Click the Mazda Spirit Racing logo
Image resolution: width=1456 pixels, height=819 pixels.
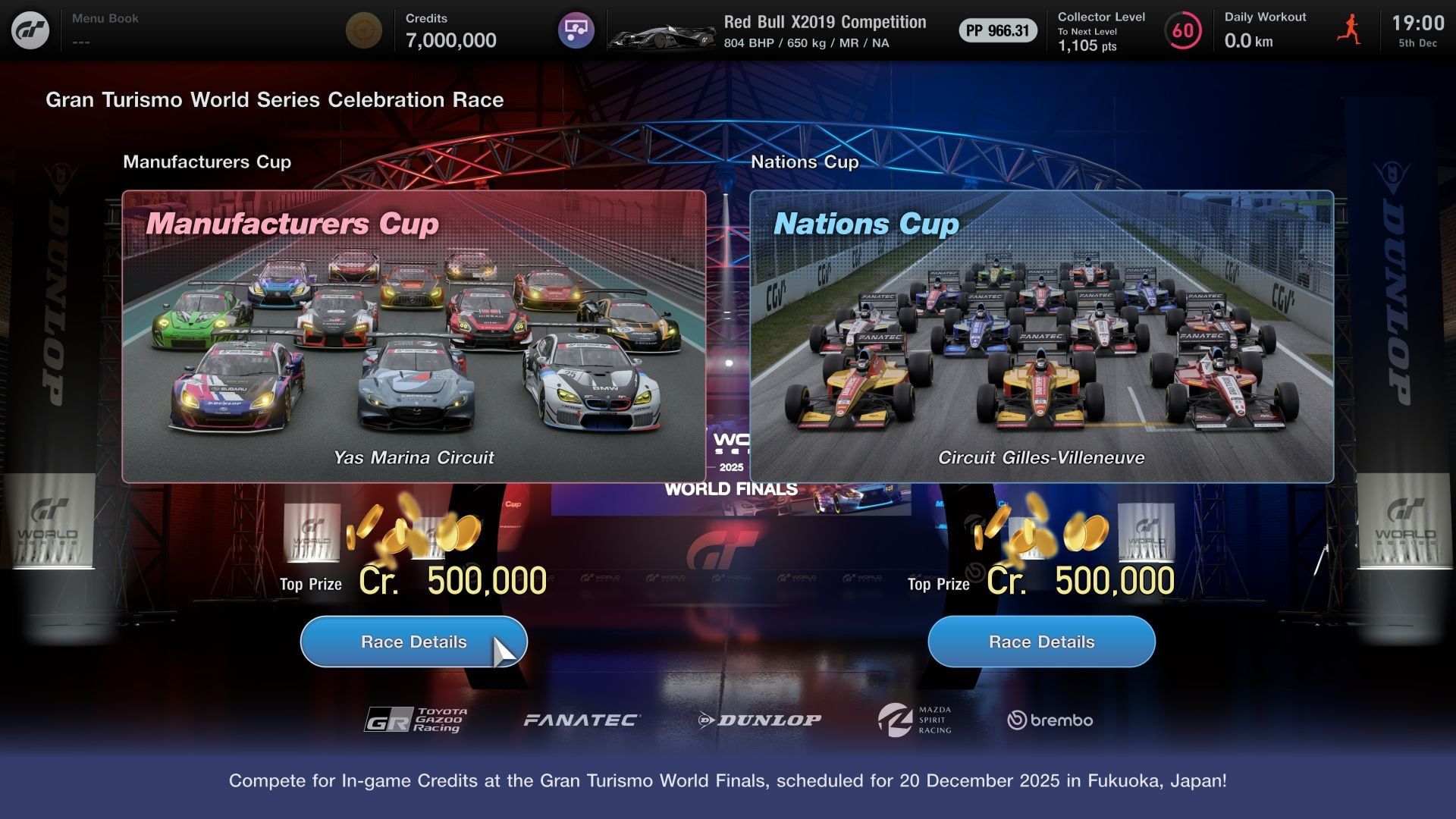tap(914, 719)
